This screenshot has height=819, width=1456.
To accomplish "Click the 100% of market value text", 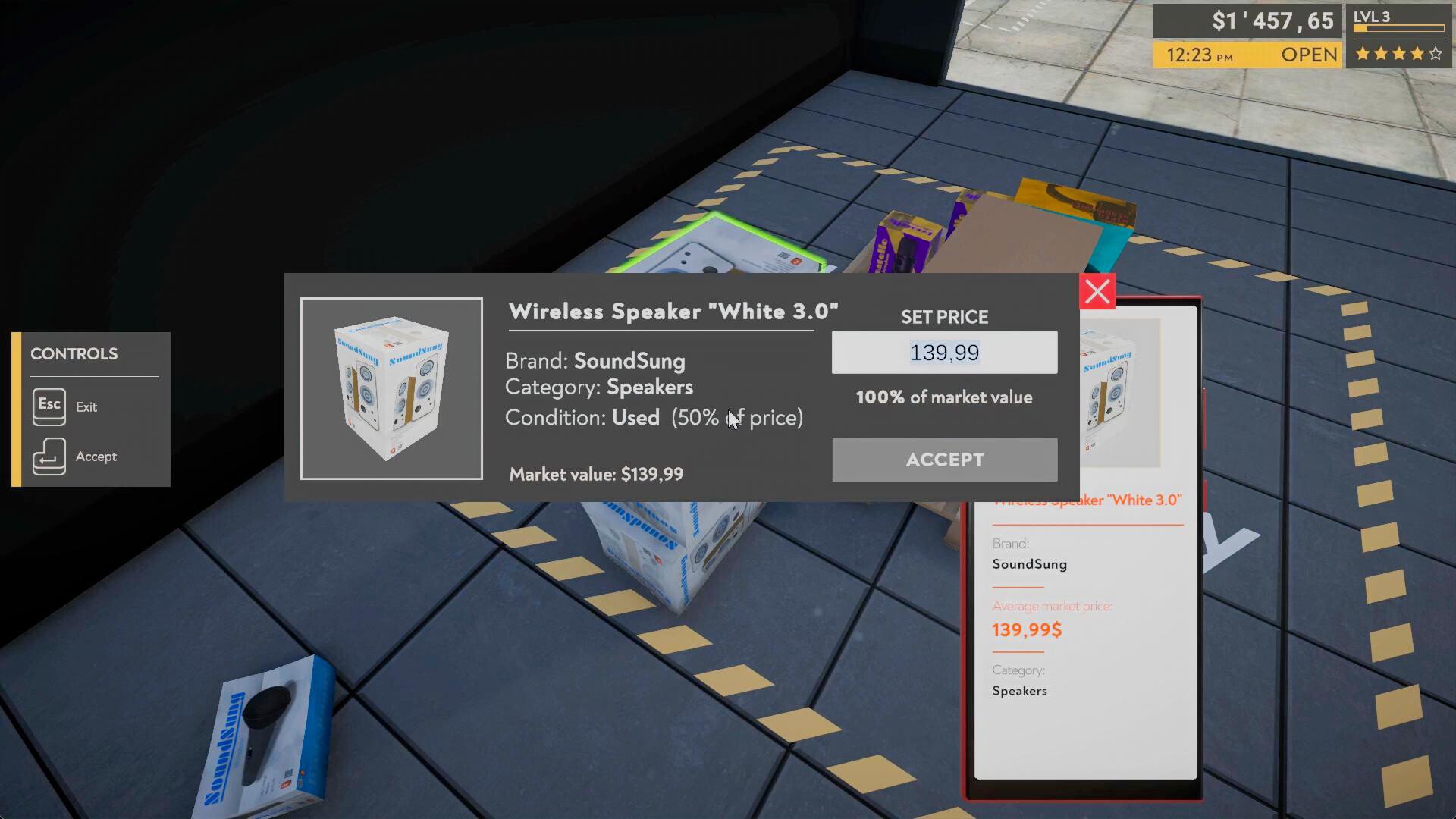I will [x=943, y=397].
